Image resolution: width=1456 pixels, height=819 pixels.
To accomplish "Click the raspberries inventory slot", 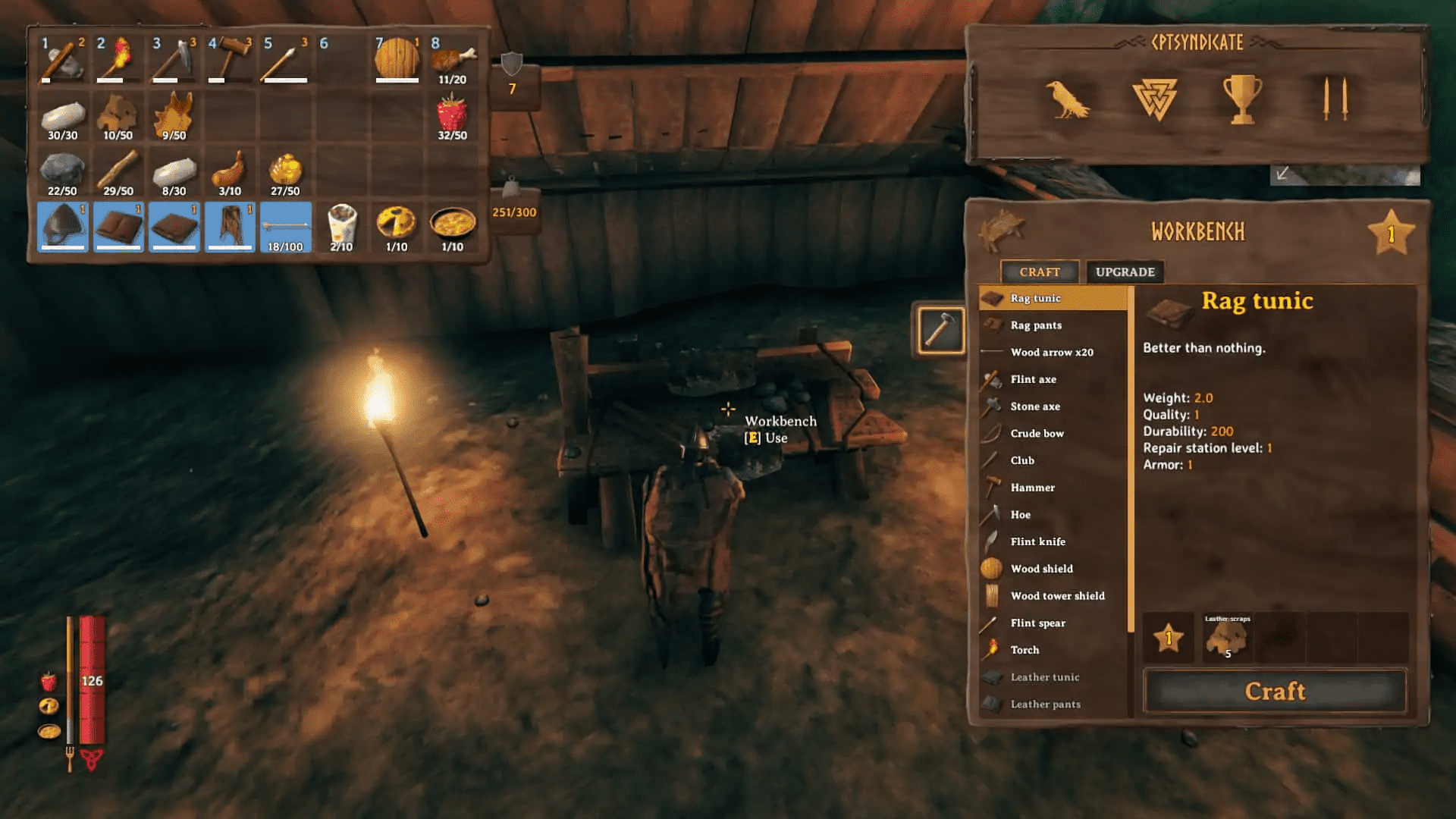I will (x=452, y=115).
